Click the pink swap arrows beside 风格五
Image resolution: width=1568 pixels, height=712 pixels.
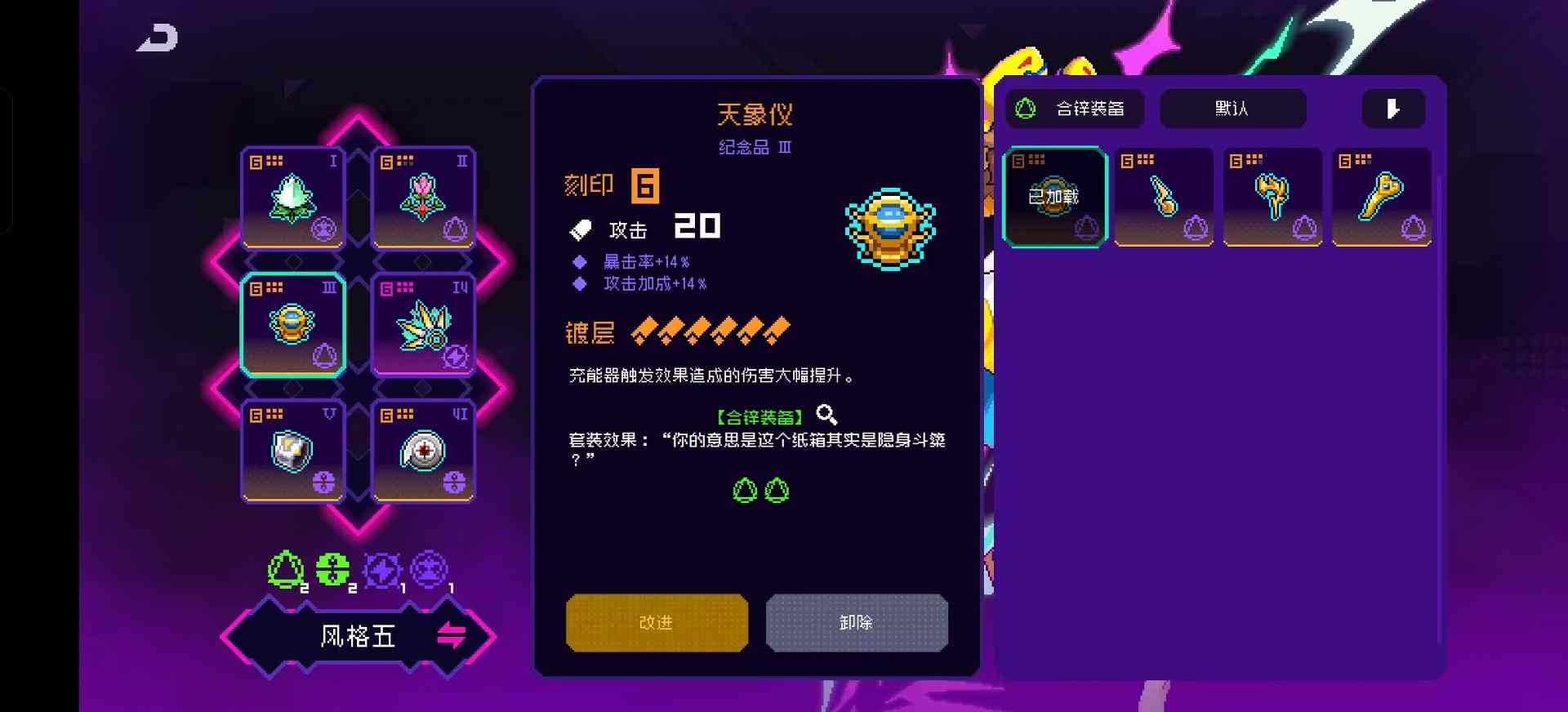(x=450, y=636)
